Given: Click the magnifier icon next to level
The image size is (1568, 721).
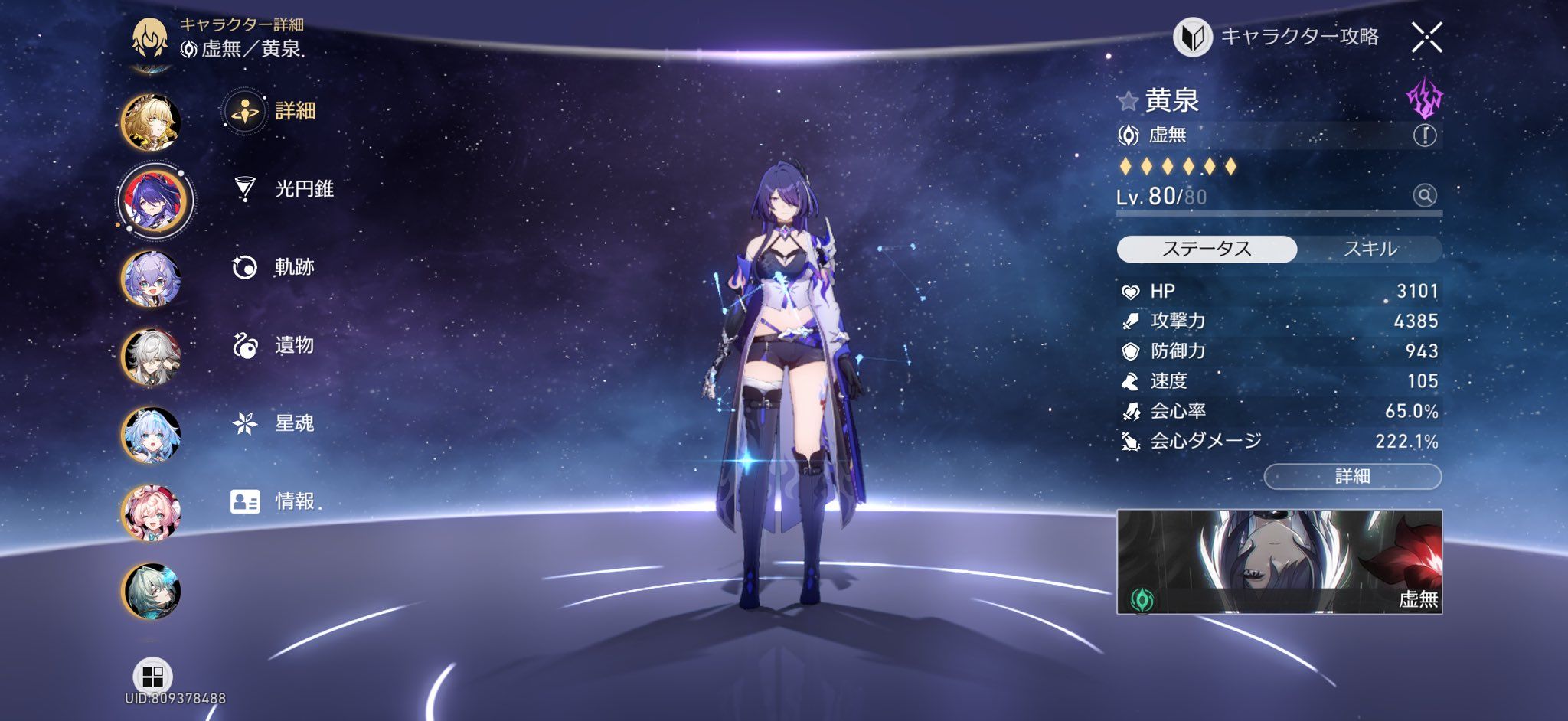Looking at the screenshot, I should pyautogui.click(x=1424, y=196).
